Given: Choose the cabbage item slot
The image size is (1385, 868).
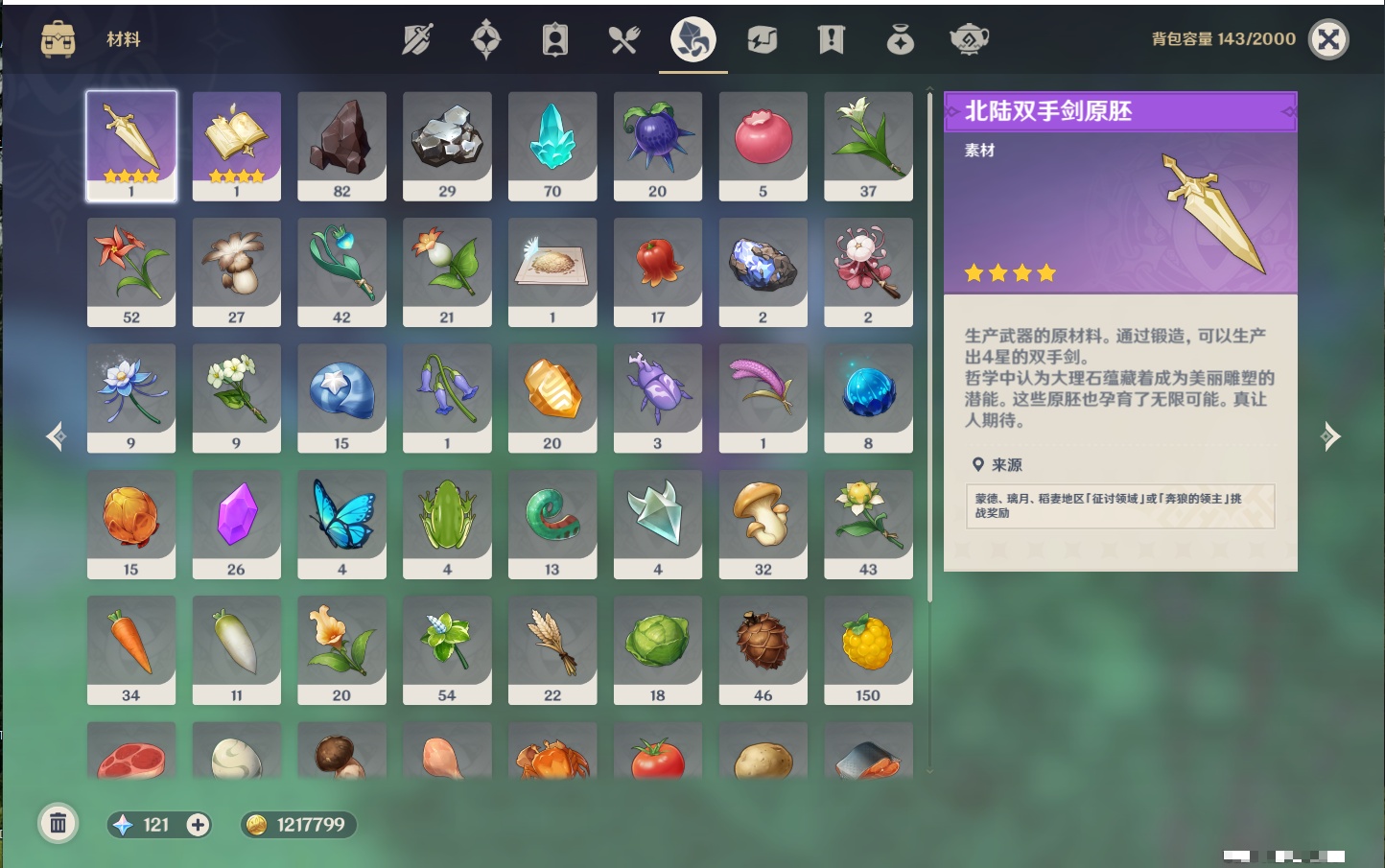Looking at the screenshot, I should (x=658, y=649).
